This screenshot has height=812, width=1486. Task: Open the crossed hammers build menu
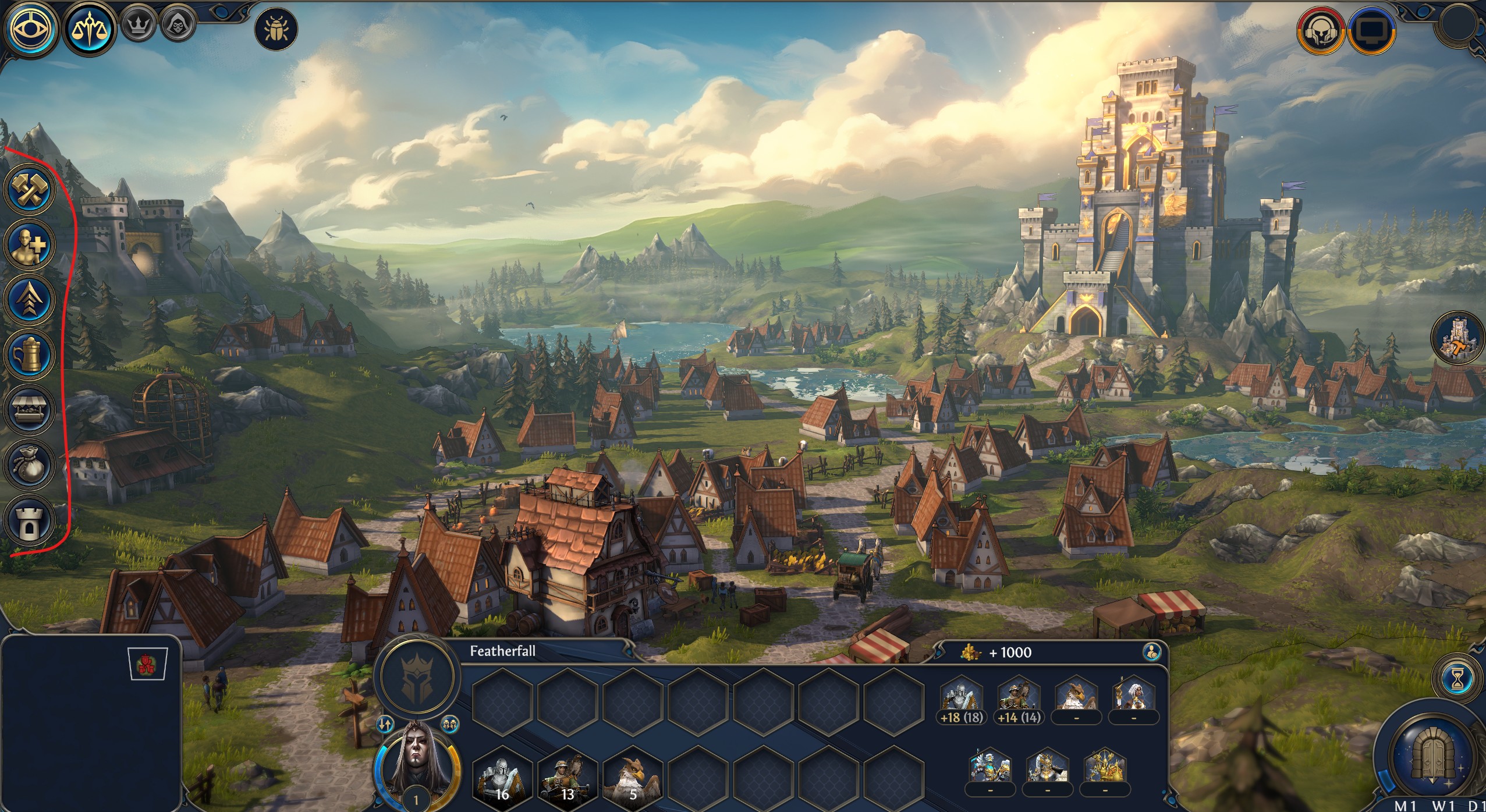pos(29,190)
